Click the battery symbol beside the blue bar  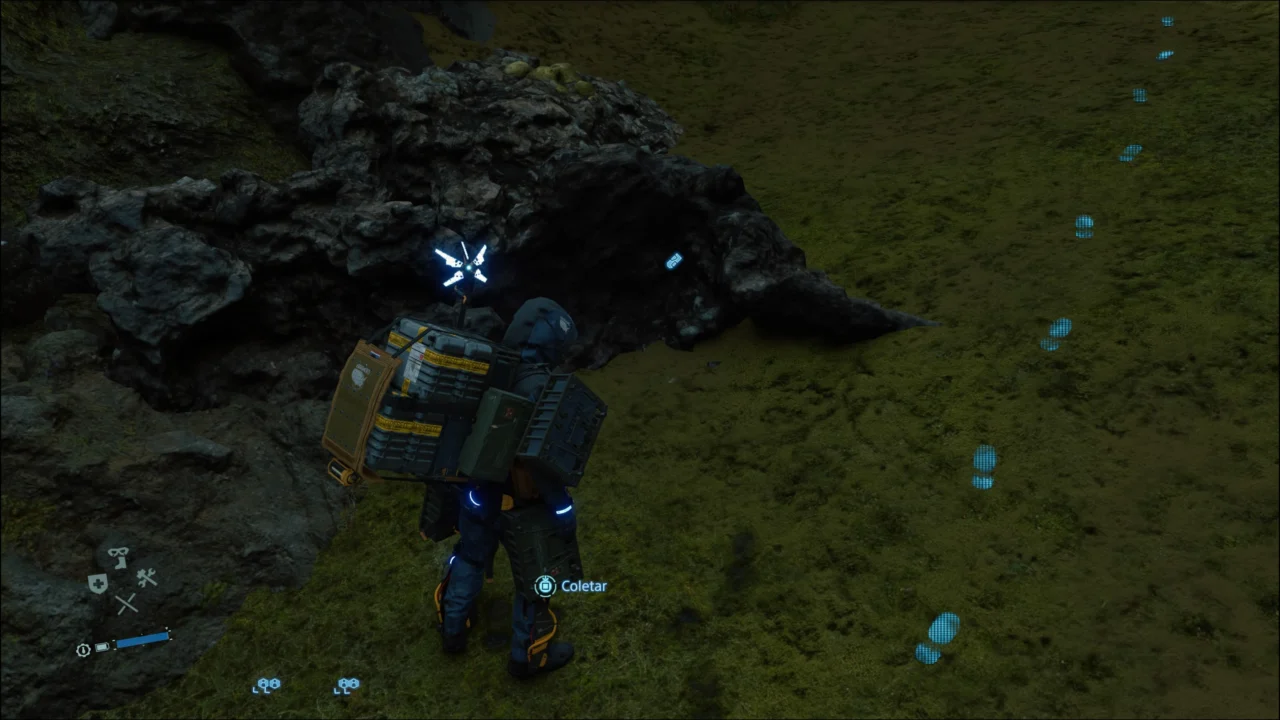pos(103,647)
